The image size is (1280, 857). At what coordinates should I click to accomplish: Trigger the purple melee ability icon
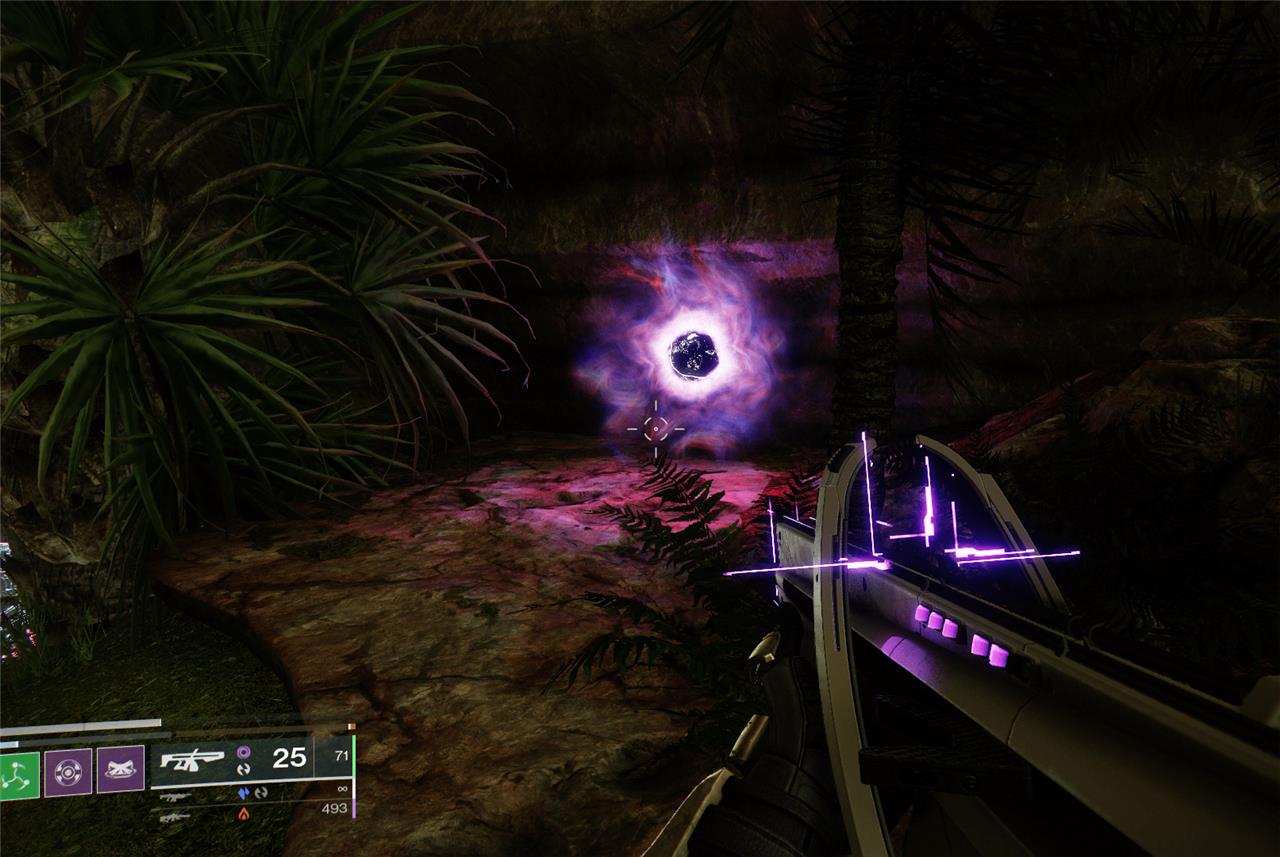[120, 771]
